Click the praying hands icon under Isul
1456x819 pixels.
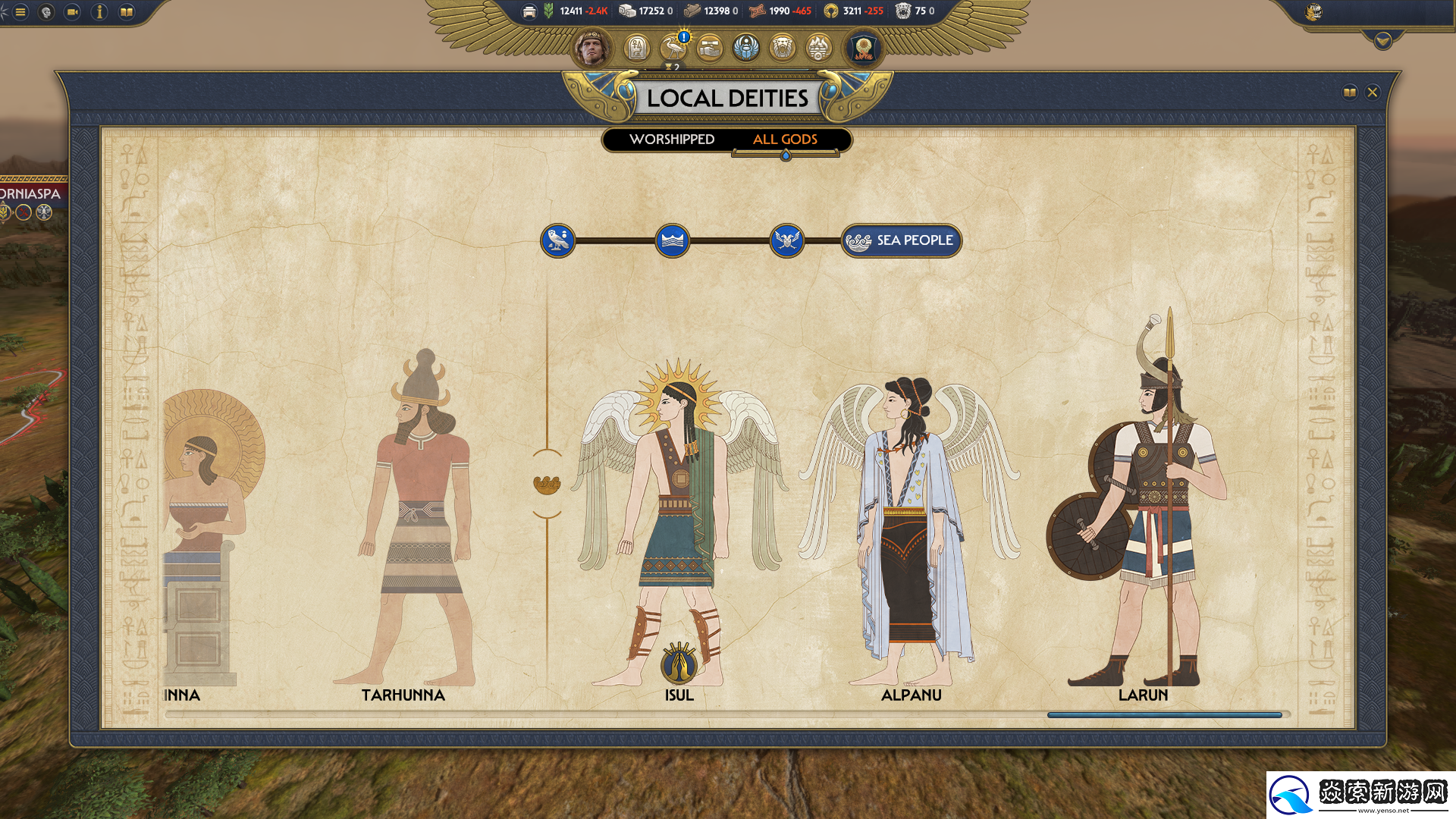[679, 663]
